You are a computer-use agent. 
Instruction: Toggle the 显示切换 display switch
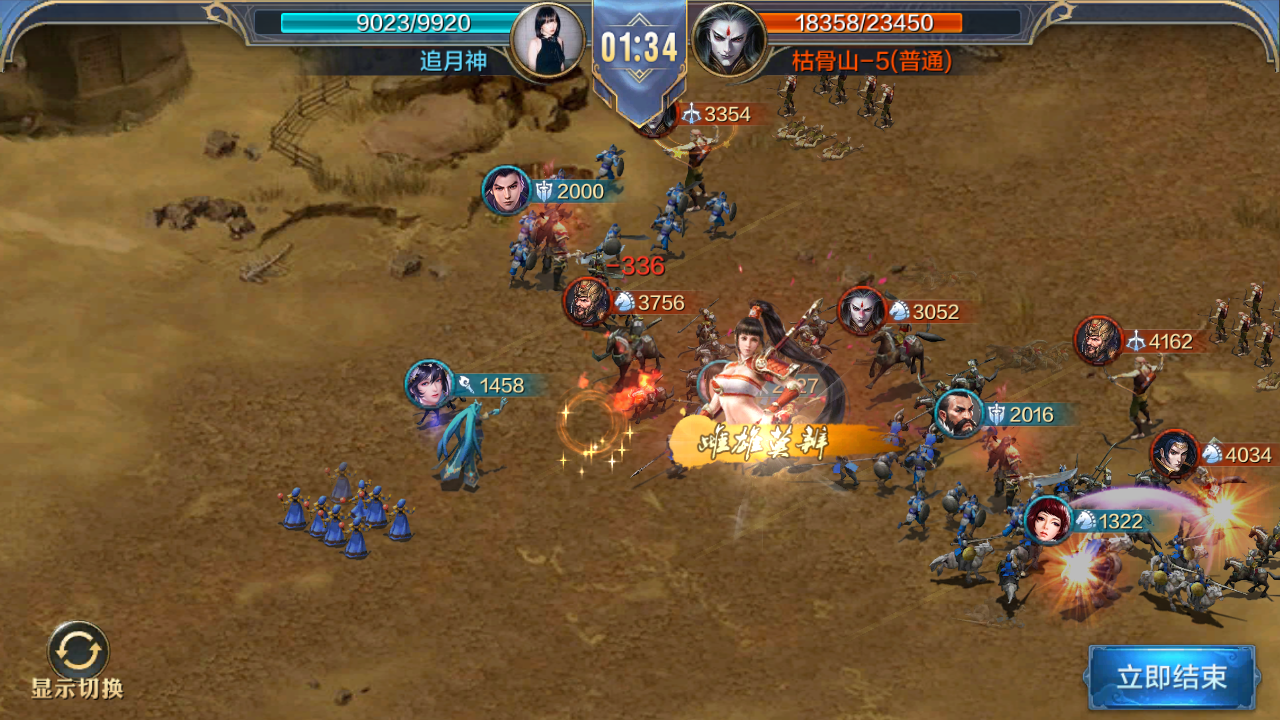(x=78, y=652)
